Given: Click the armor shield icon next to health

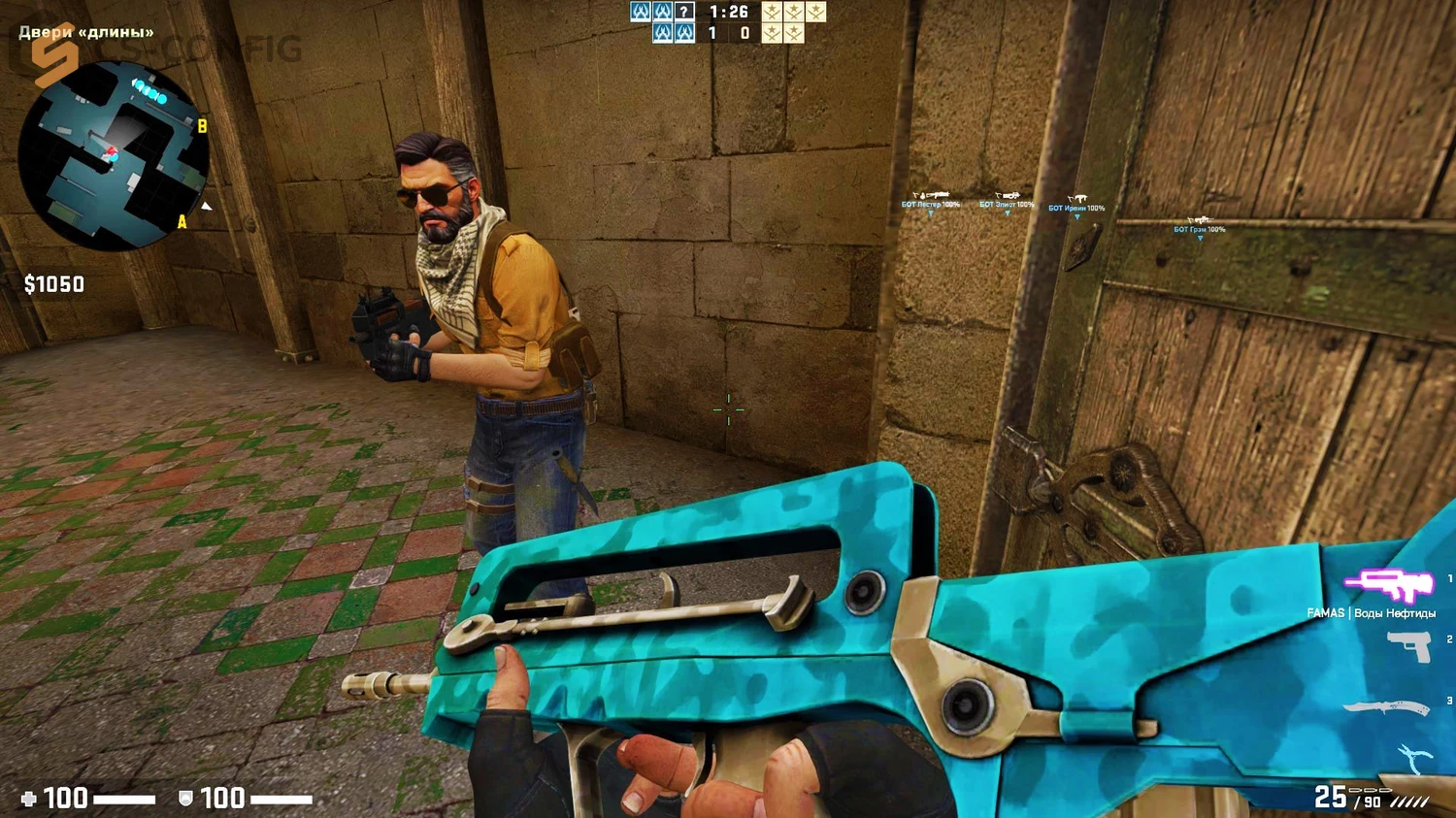Looking at the screenshot, I should click(187, 798).
